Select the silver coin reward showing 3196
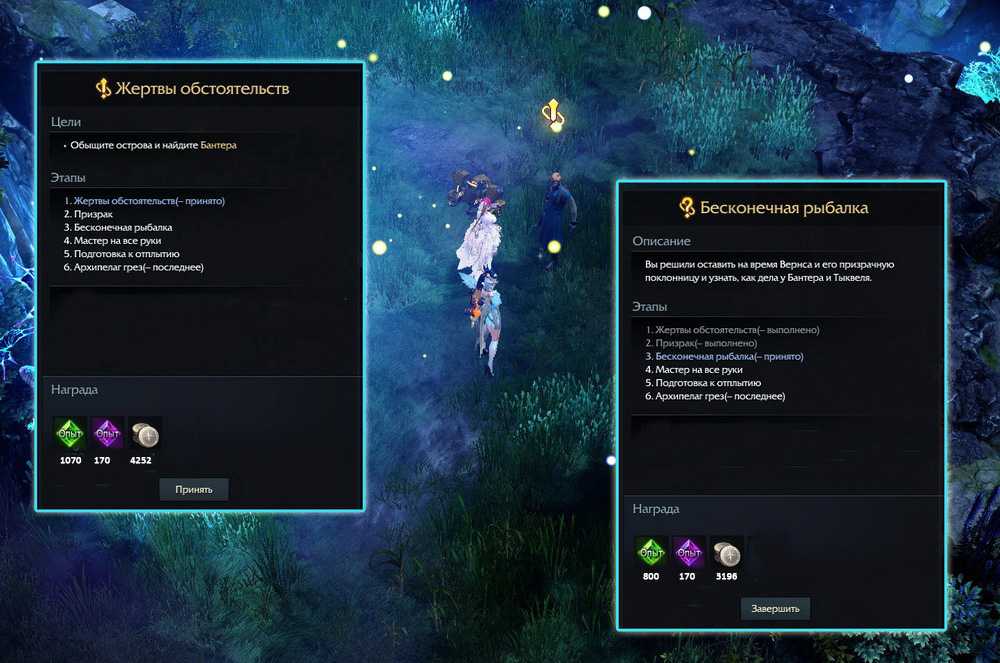The image size is (1000, 663). pos(726,553)
